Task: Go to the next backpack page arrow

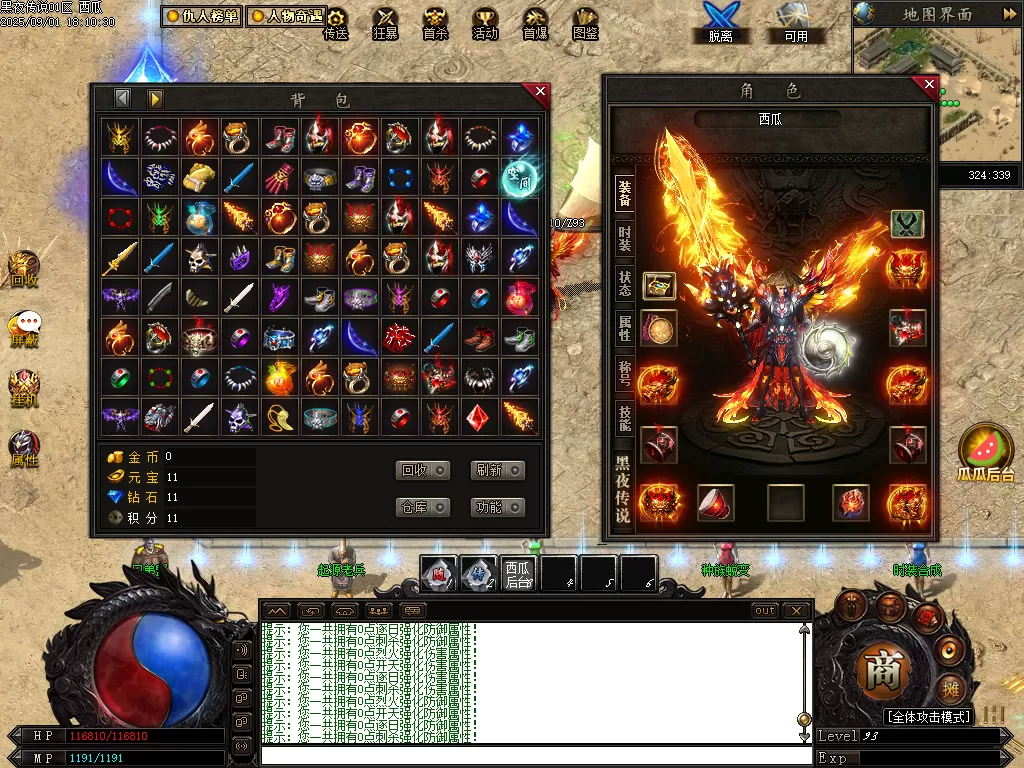Action: click(x=155, y=98)
